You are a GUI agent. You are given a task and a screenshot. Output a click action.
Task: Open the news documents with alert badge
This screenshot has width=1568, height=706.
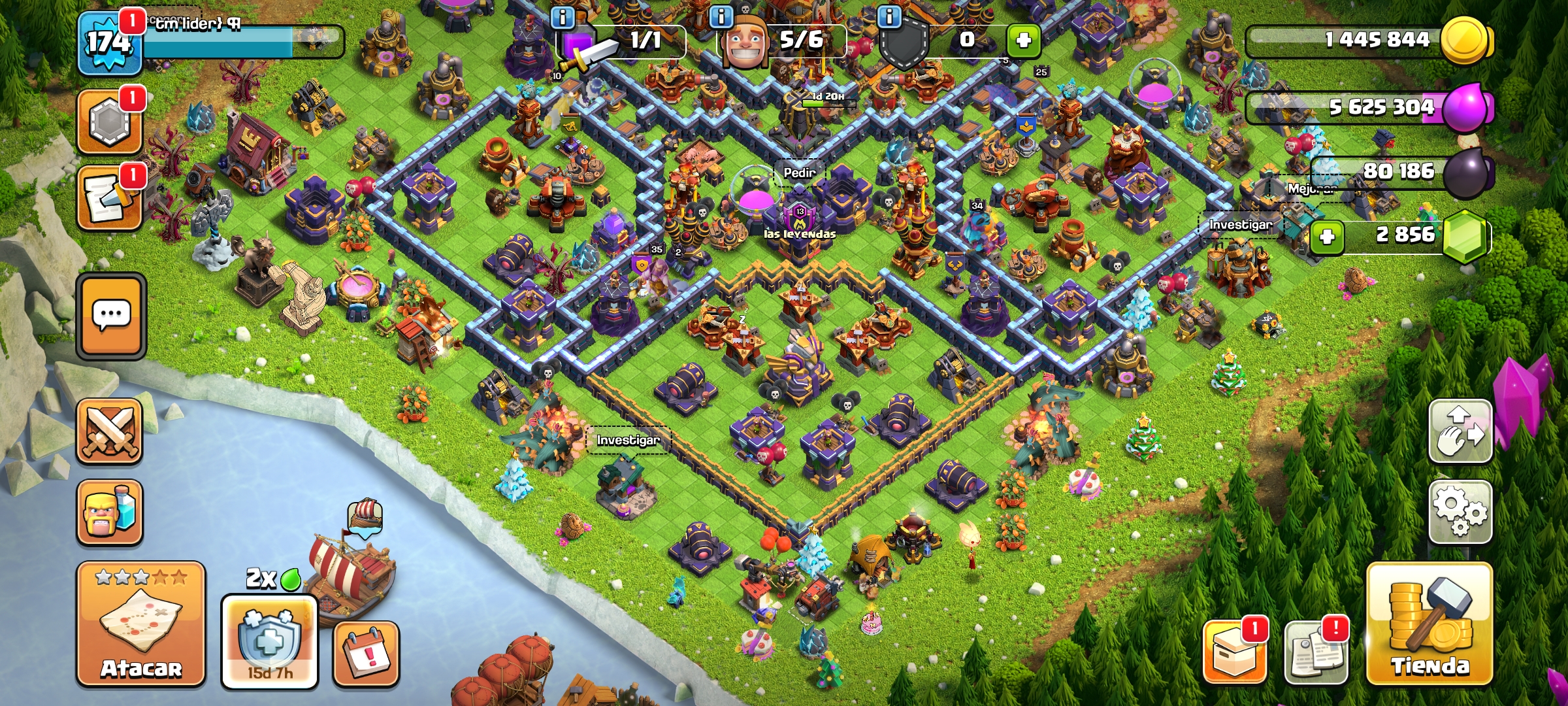coord(1315,652)
